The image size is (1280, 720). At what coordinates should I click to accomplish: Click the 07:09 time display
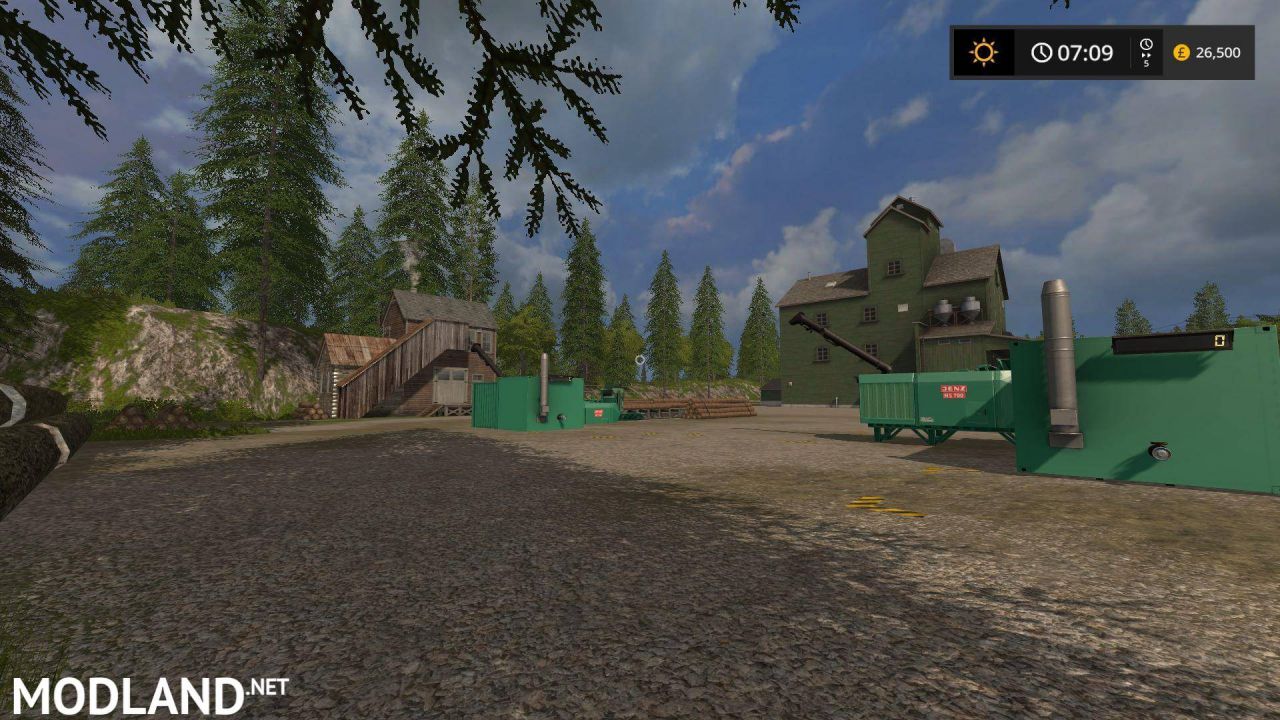pos(1085,52)
